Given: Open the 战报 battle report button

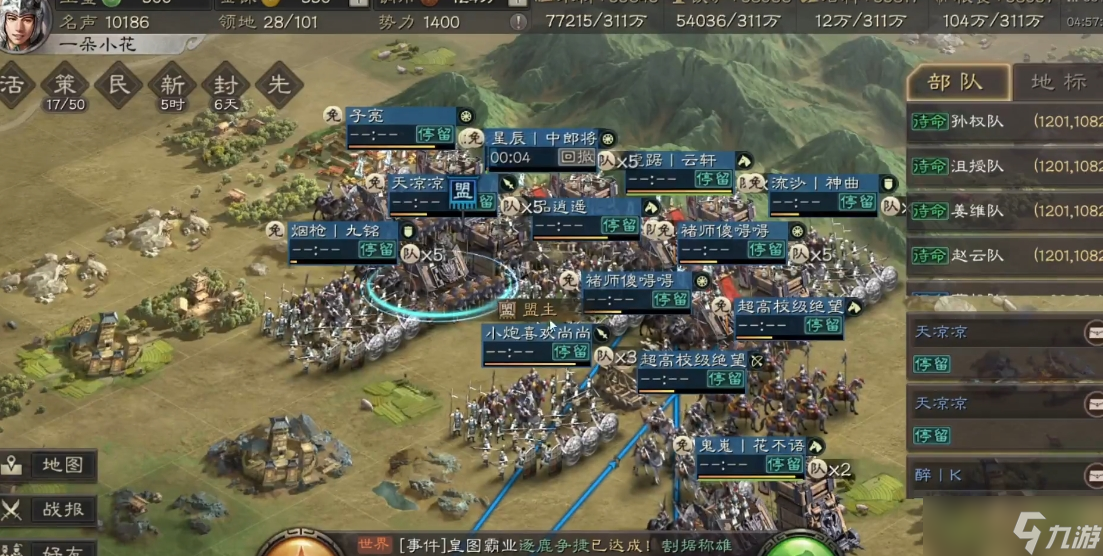Looking at the screenshot, I should [50, 509].
